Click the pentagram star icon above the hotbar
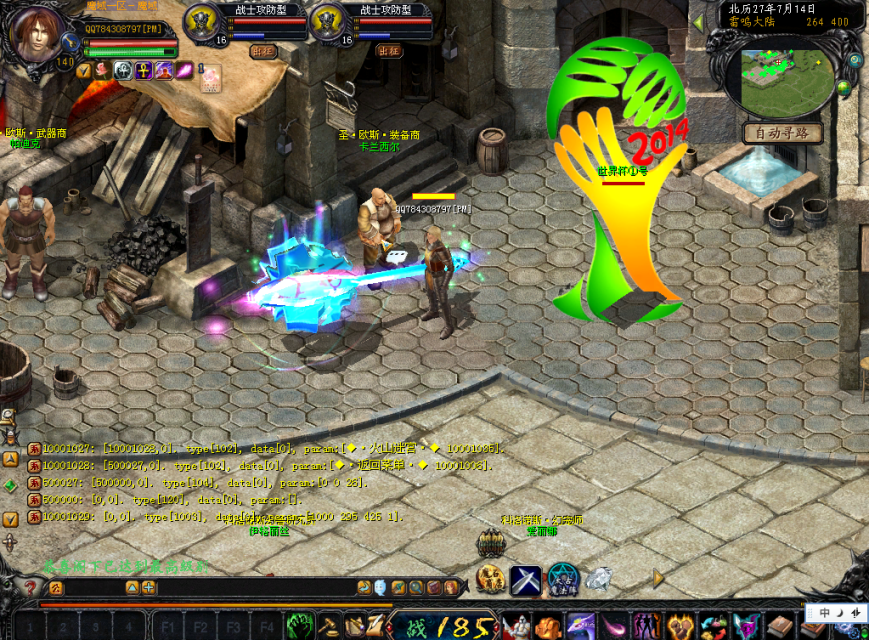This screenshot has width=869, height=640. (562, 578)
